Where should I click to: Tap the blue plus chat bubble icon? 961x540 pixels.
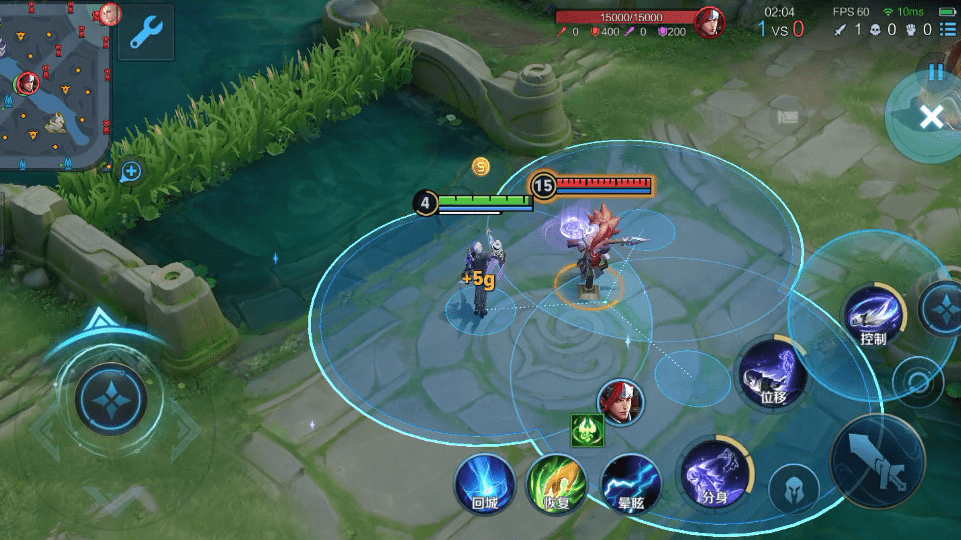point(131,172)
